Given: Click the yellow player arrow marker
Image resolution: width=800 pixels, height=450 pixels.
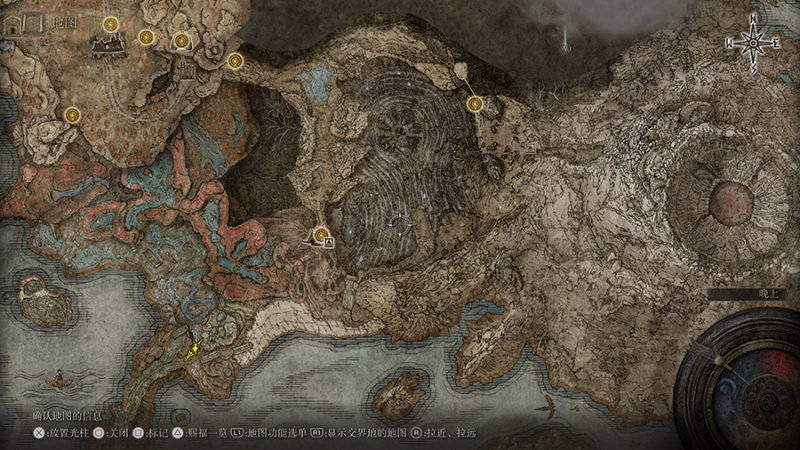Looking at the screenshot, I should coord(194,349).
